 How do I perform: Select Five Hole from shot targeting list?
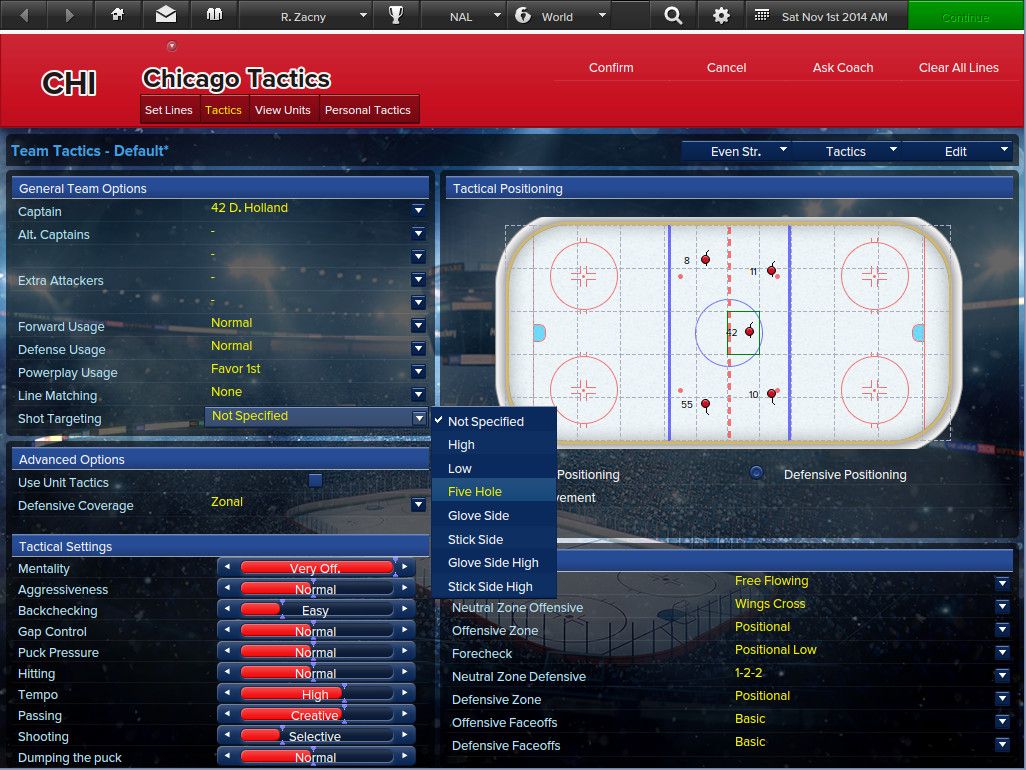point(475,492)
